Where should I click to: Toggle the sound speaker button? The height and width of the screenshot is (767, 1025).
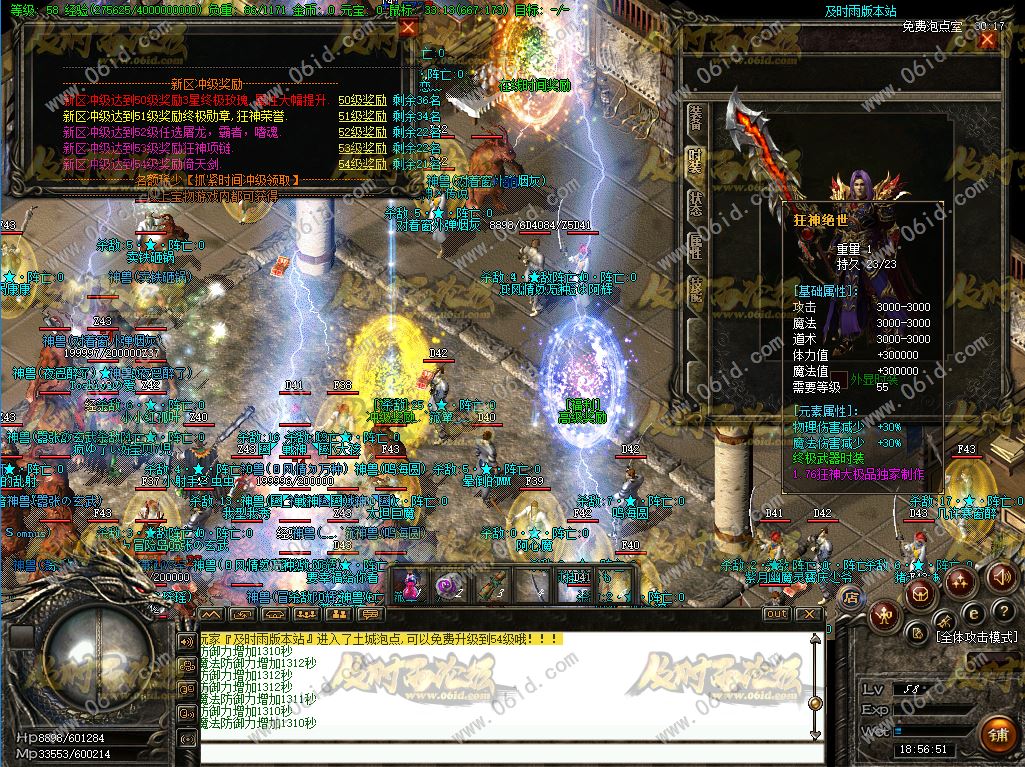coord(1002,577)
